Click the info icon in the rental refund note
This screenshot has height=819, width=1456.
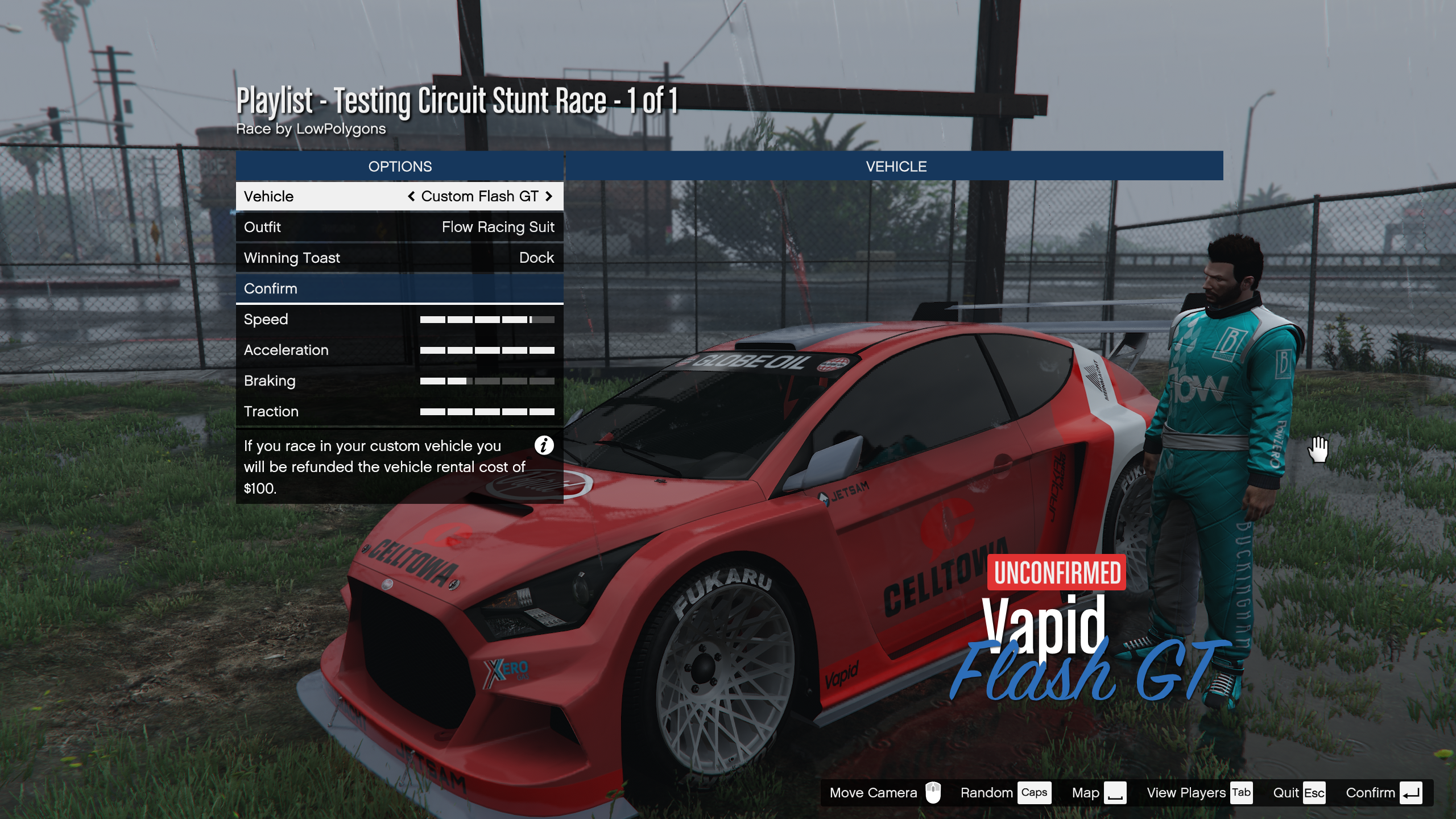544,445
